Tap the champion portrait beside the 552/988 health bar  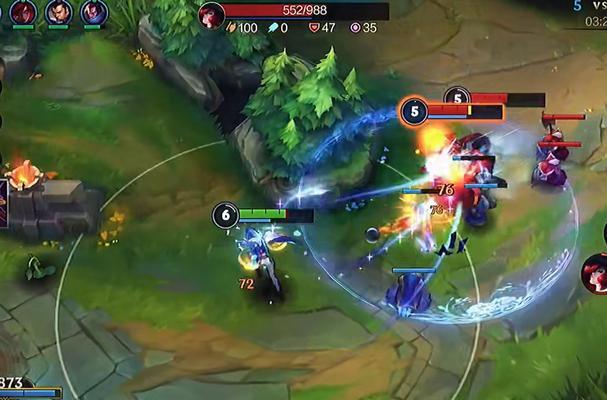(x=211, y=15)
